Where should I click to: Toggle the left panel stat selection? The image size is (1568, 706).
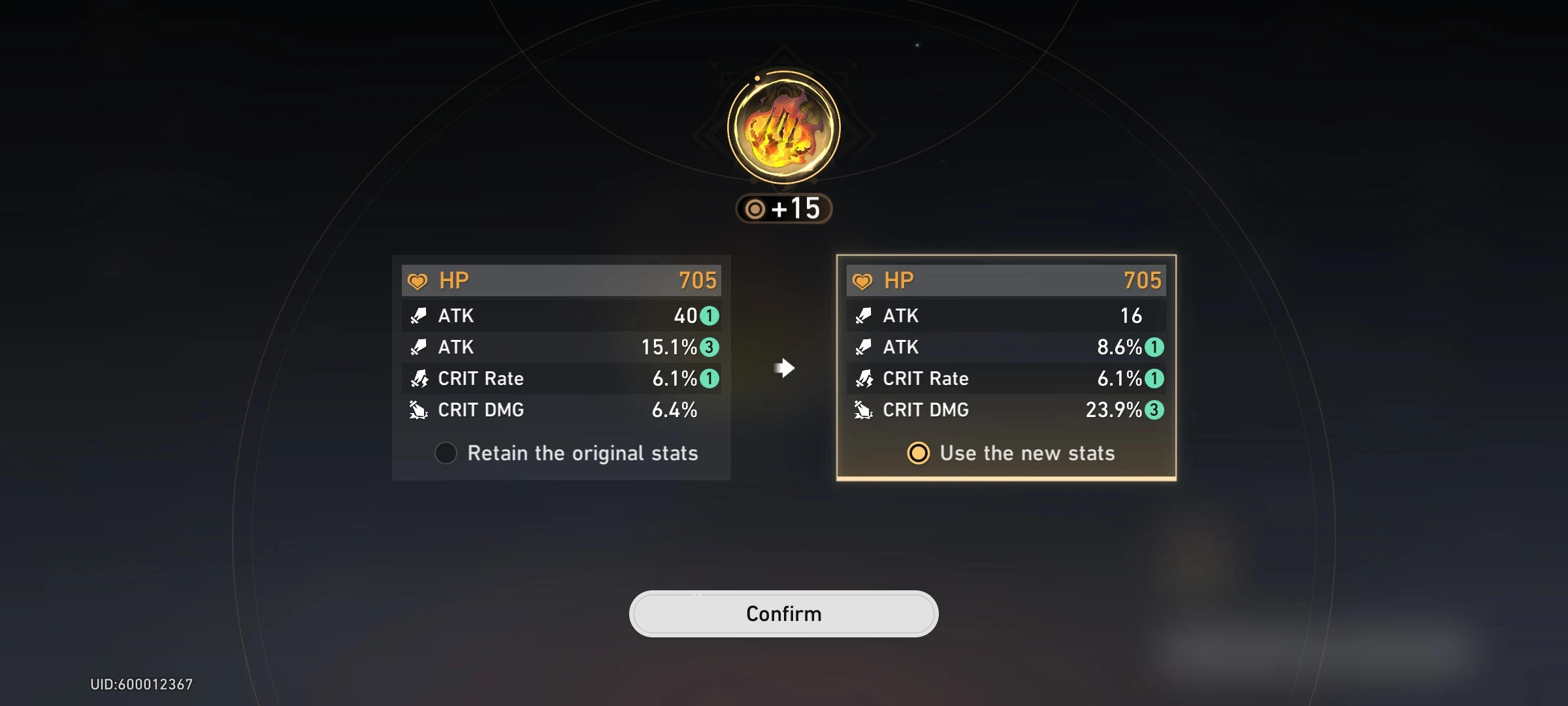(x=446, y=453)
